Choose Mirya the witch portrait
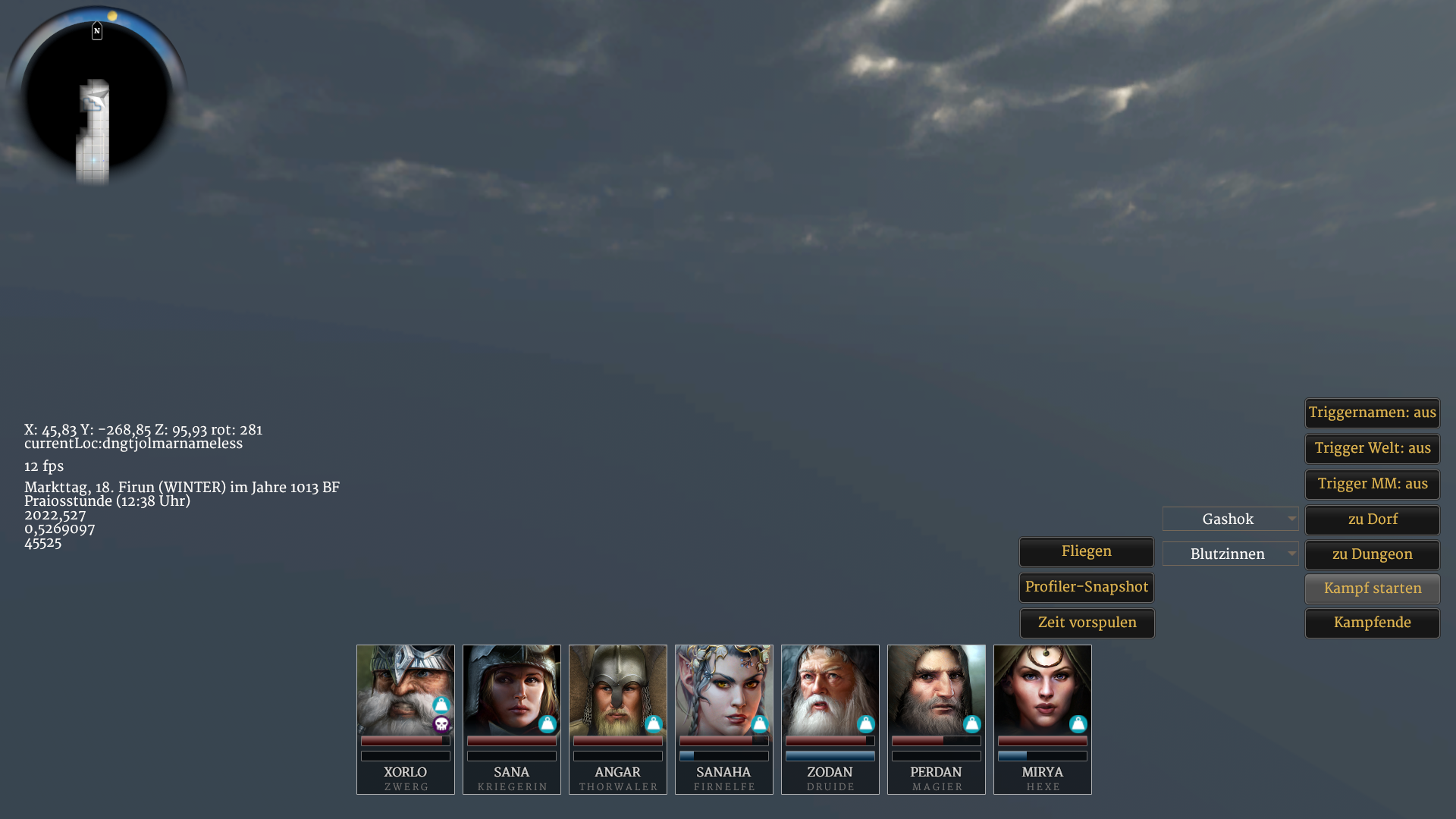This screenshot has width=1456, height=819. [1043, 690]
